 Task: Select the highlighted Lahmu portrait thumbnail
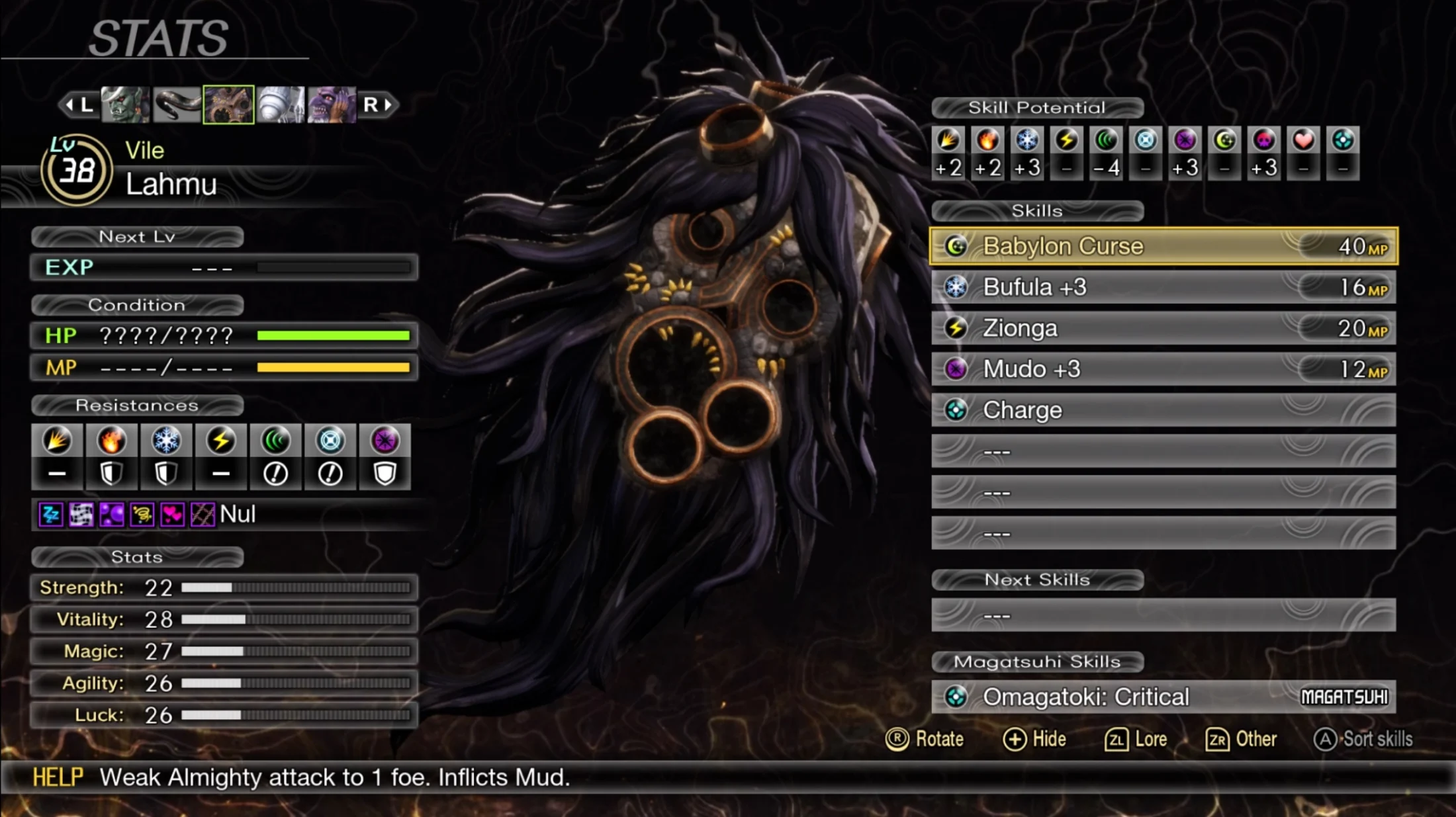(x=228, y=105)
